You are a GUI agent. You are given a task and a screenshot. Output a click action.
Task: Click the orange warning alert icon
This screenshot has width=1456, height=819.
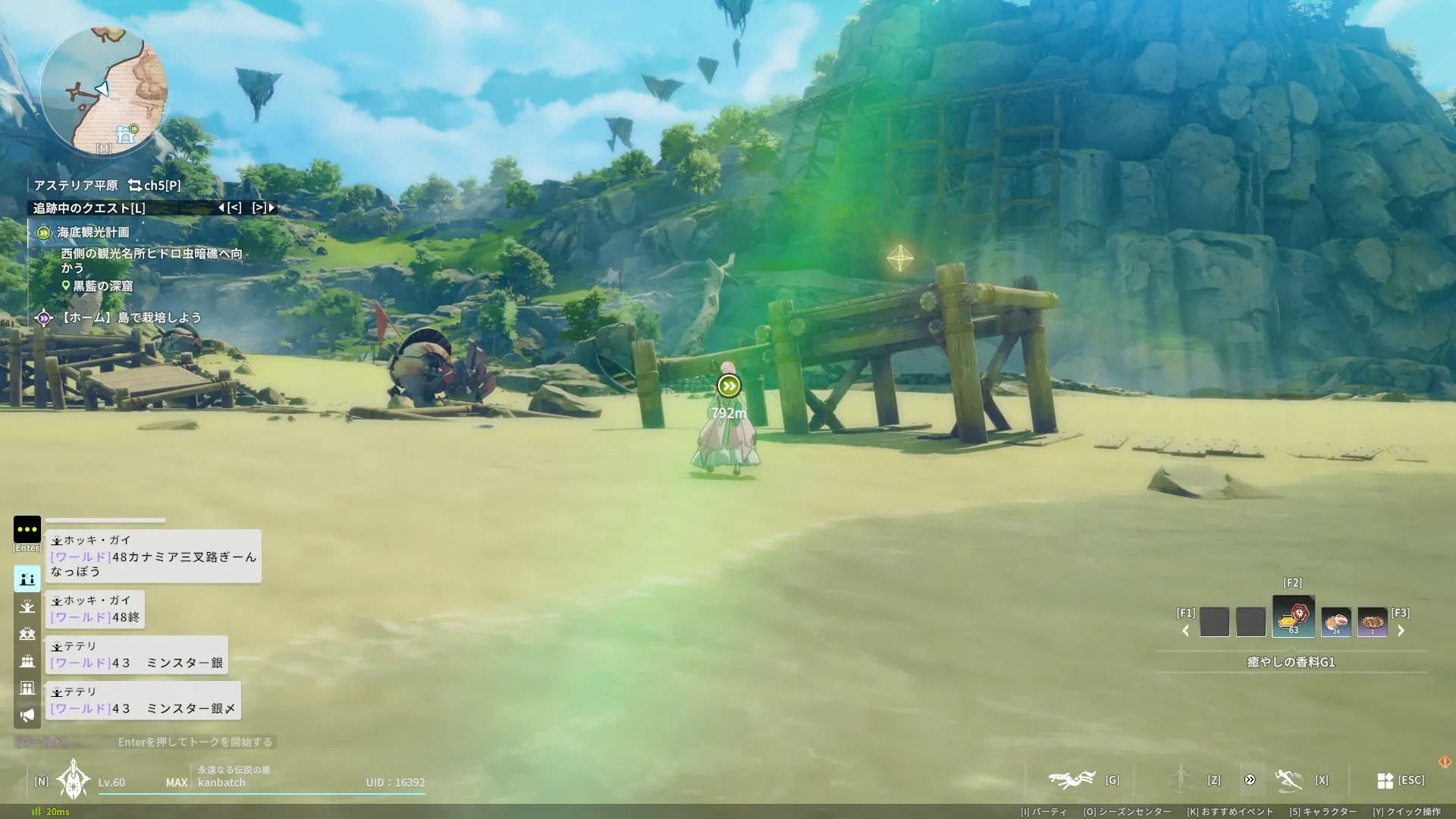[x=1445, y=761]
